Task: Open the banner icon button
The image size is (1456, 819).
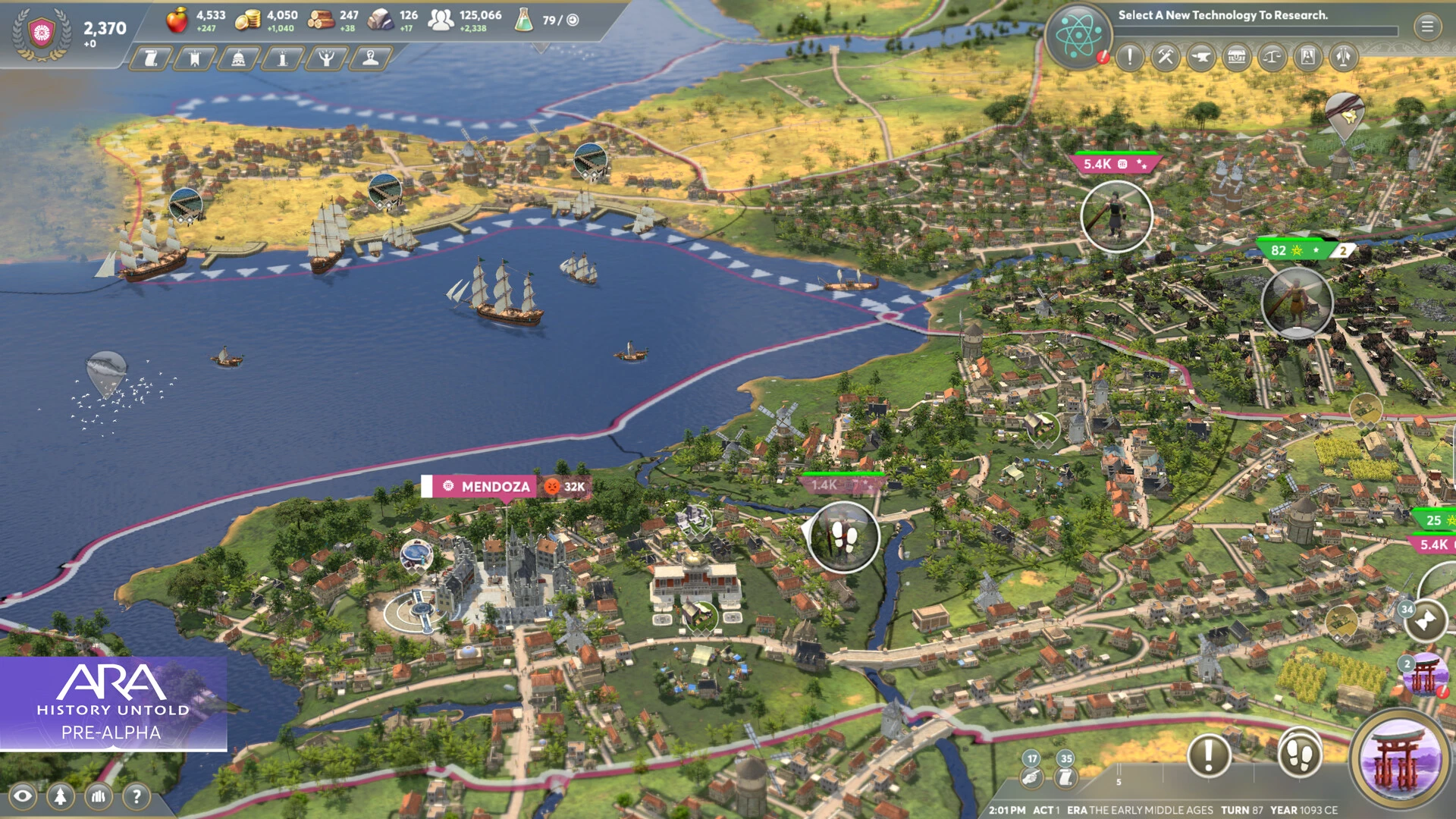Action: click(x=195, y=58)
